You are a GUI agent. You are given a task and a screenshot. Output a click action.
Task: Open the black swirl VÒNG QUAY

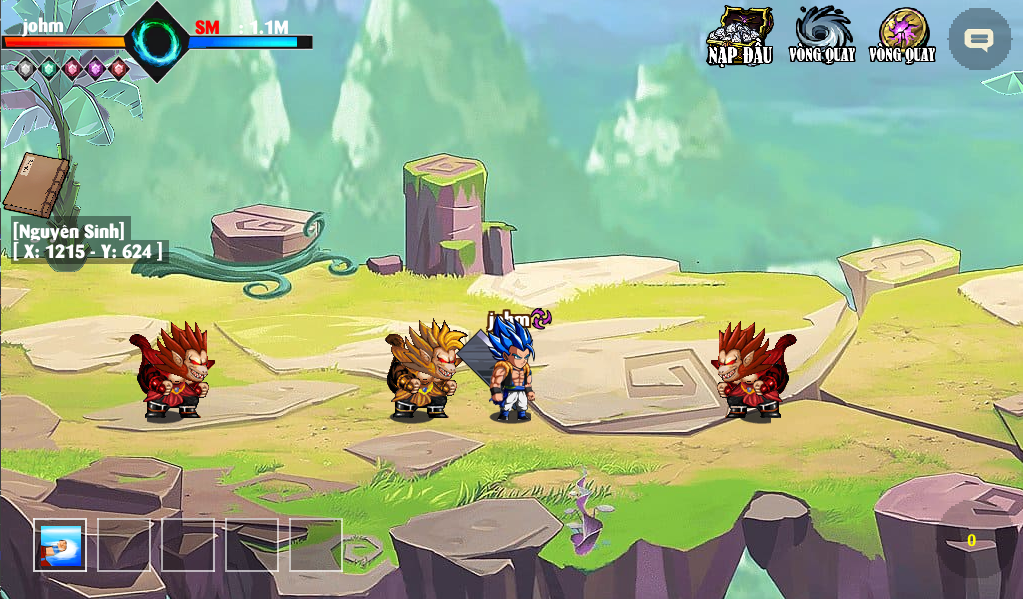[x=822, y=35]
